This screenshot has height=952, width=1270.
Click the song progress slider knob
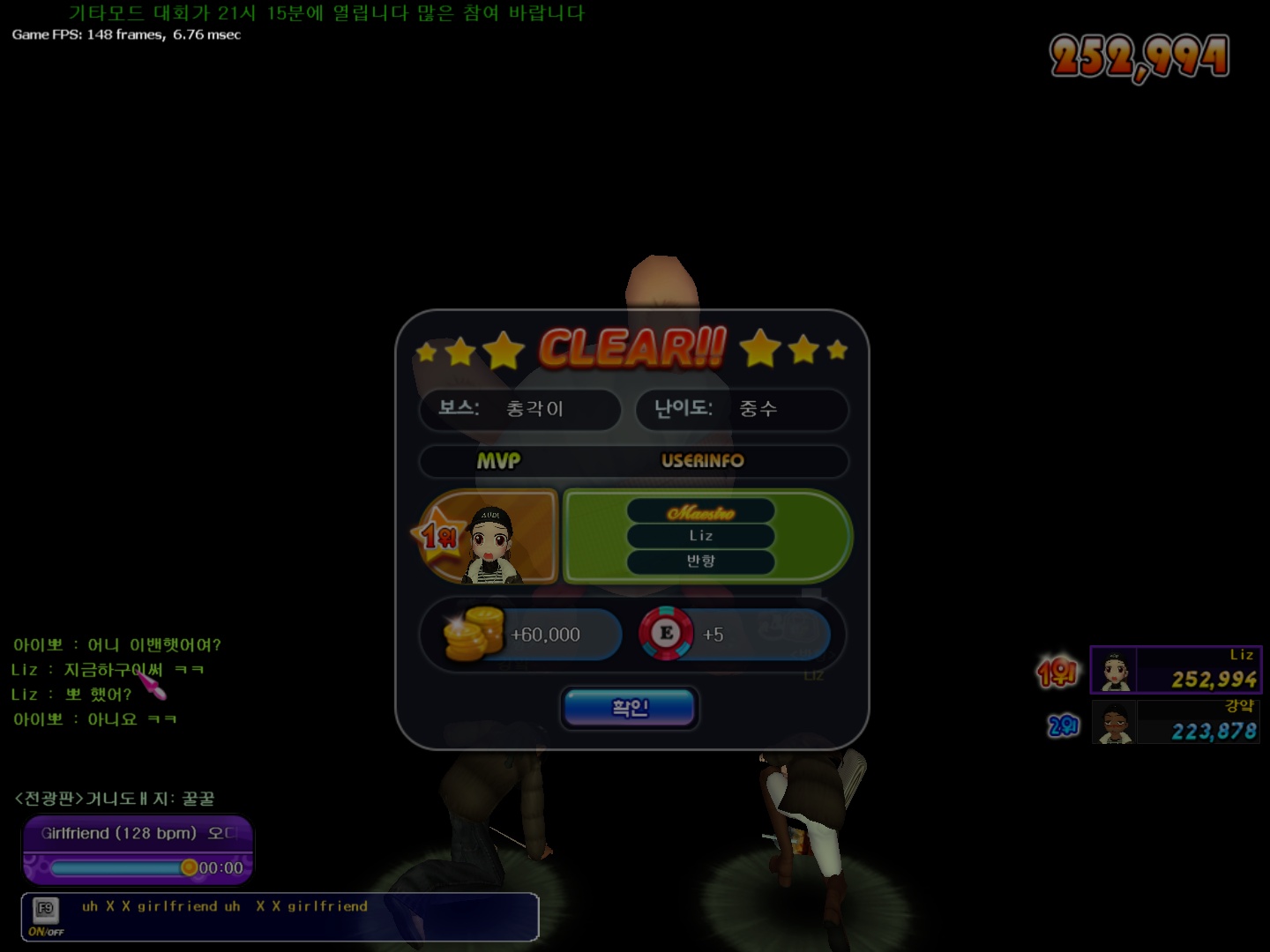tap(189, 867)
